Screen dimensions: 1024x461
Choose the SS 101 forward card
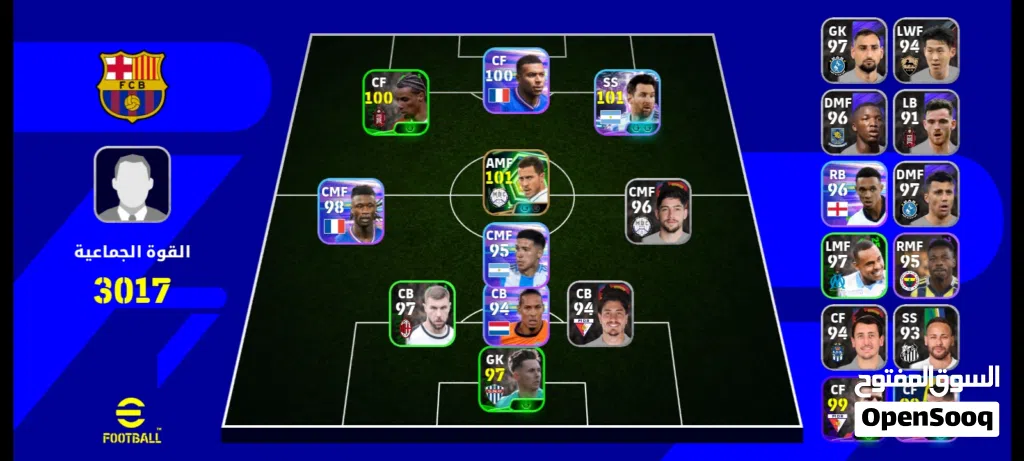627,102
